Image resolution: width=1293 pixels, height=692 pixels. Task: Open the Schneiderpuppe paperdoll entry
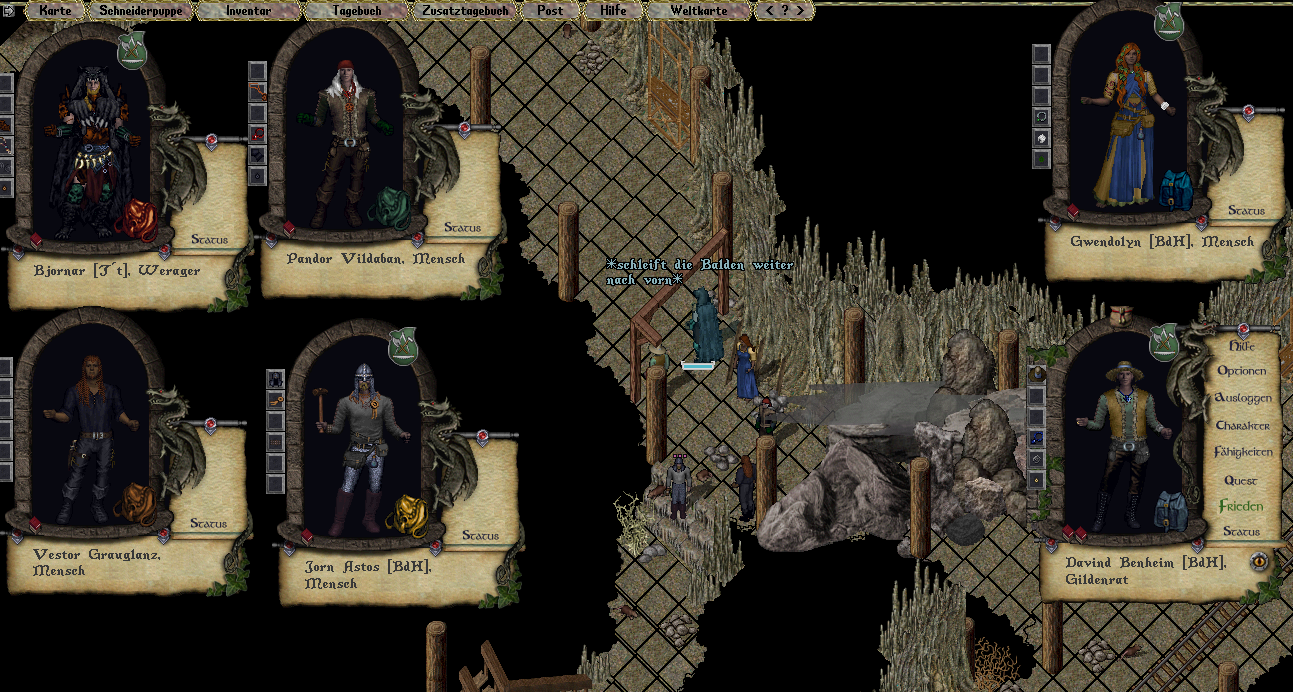coord(139,11)
